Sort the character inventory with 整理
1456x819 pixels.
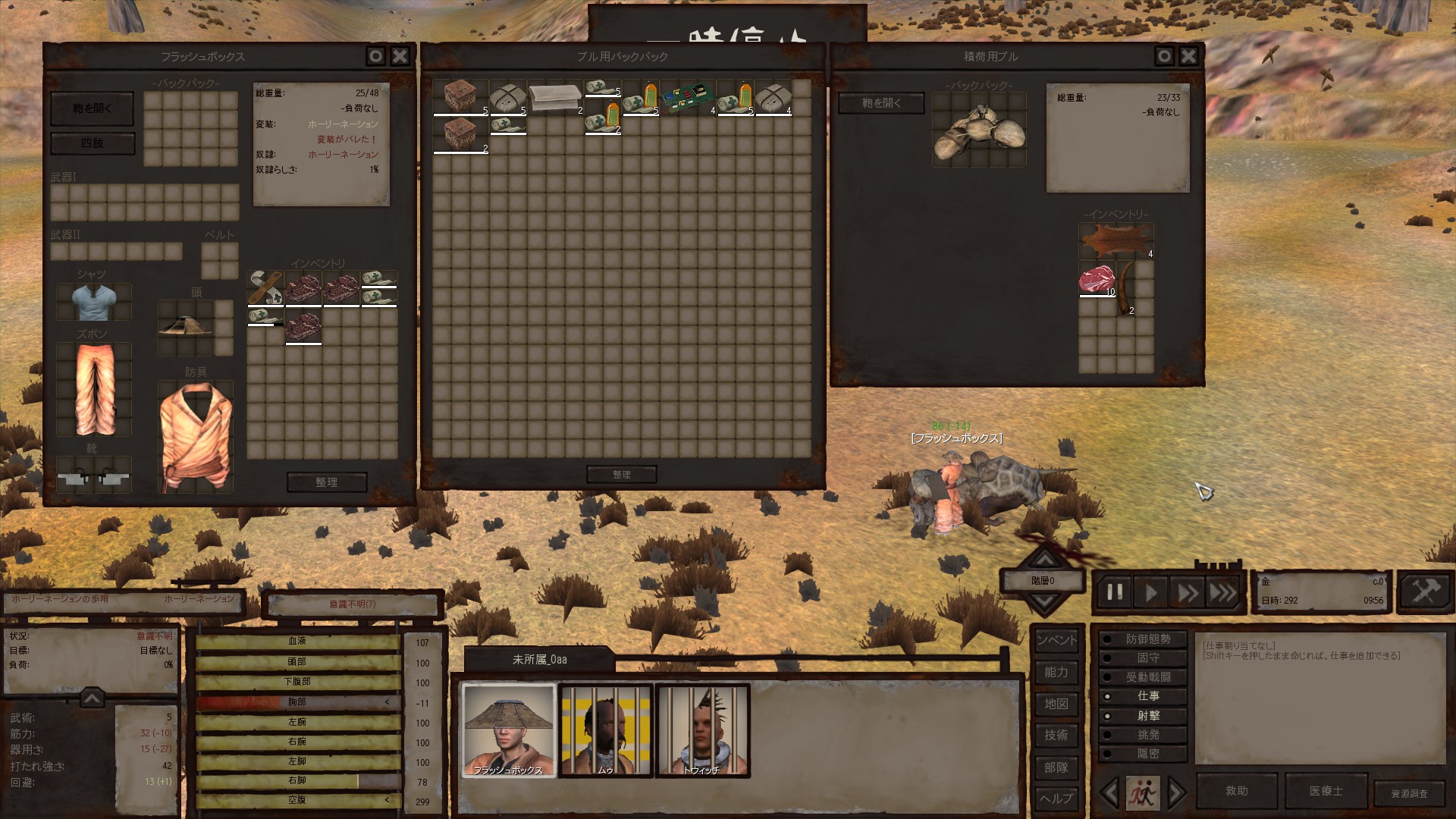(327, 482)
